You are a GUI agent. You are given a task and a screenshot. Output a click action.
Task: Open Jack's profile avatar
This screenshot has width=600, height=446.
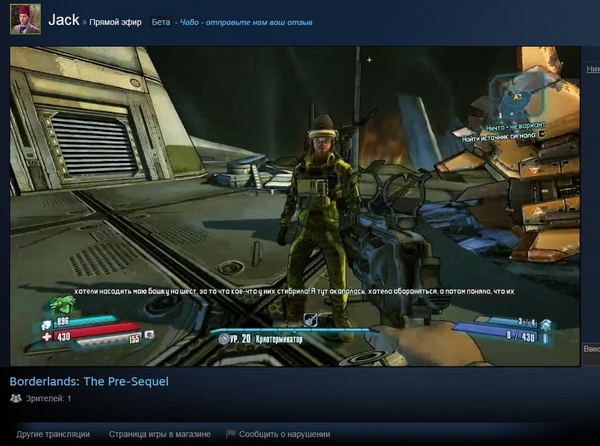(x=25, y=19)
